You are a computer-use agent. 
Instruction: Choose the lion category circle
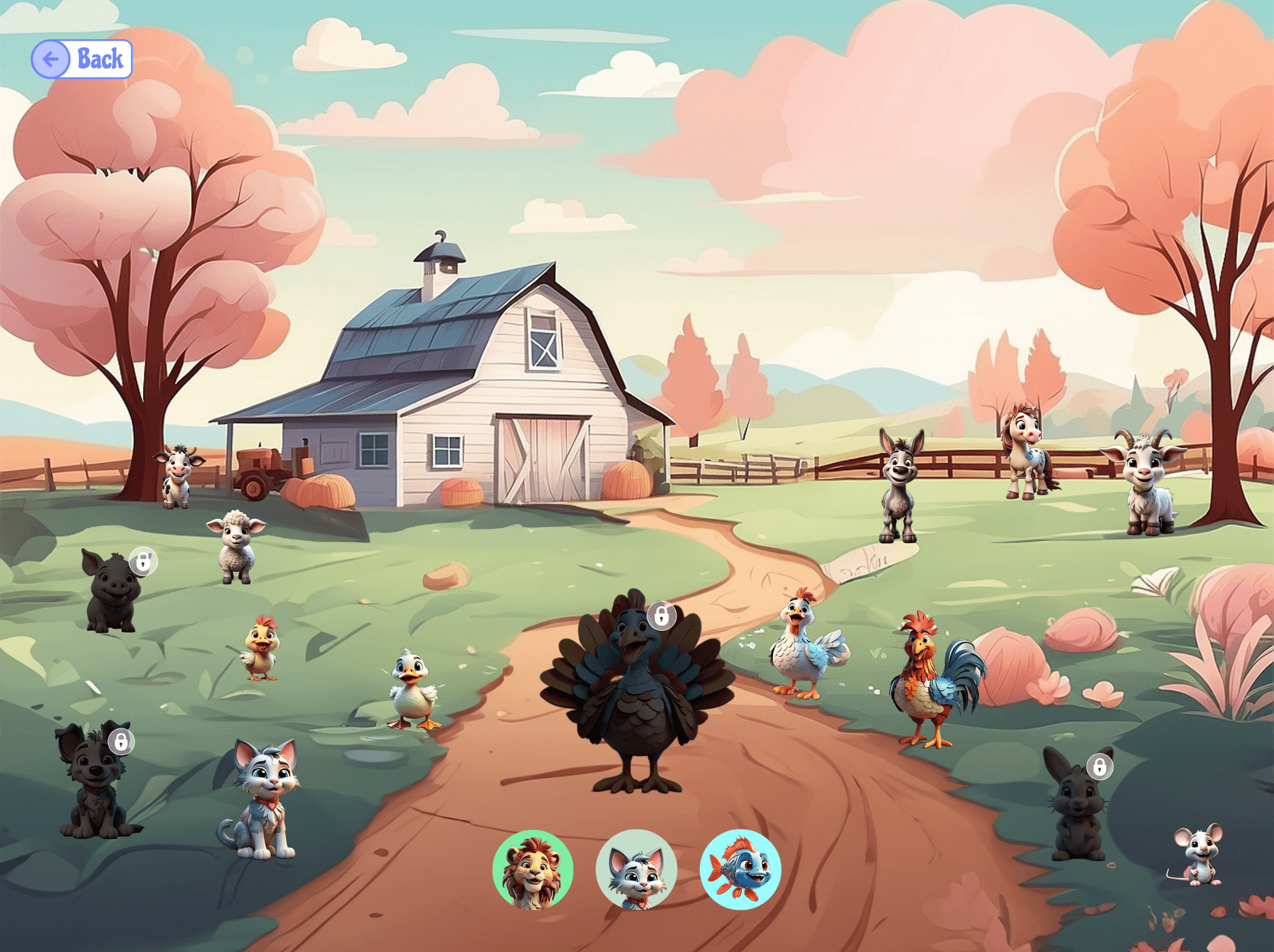pyautogui.click(x=532, y=869)
